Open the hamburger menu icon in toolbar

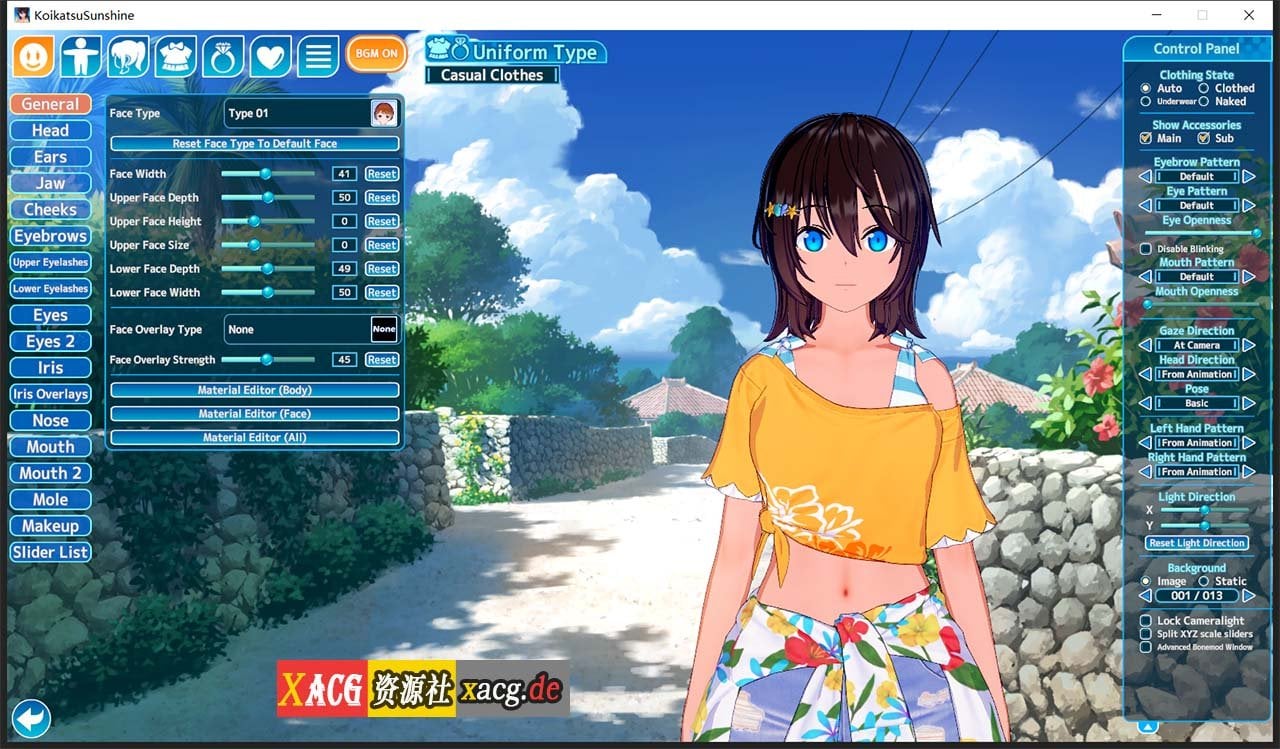318,55
